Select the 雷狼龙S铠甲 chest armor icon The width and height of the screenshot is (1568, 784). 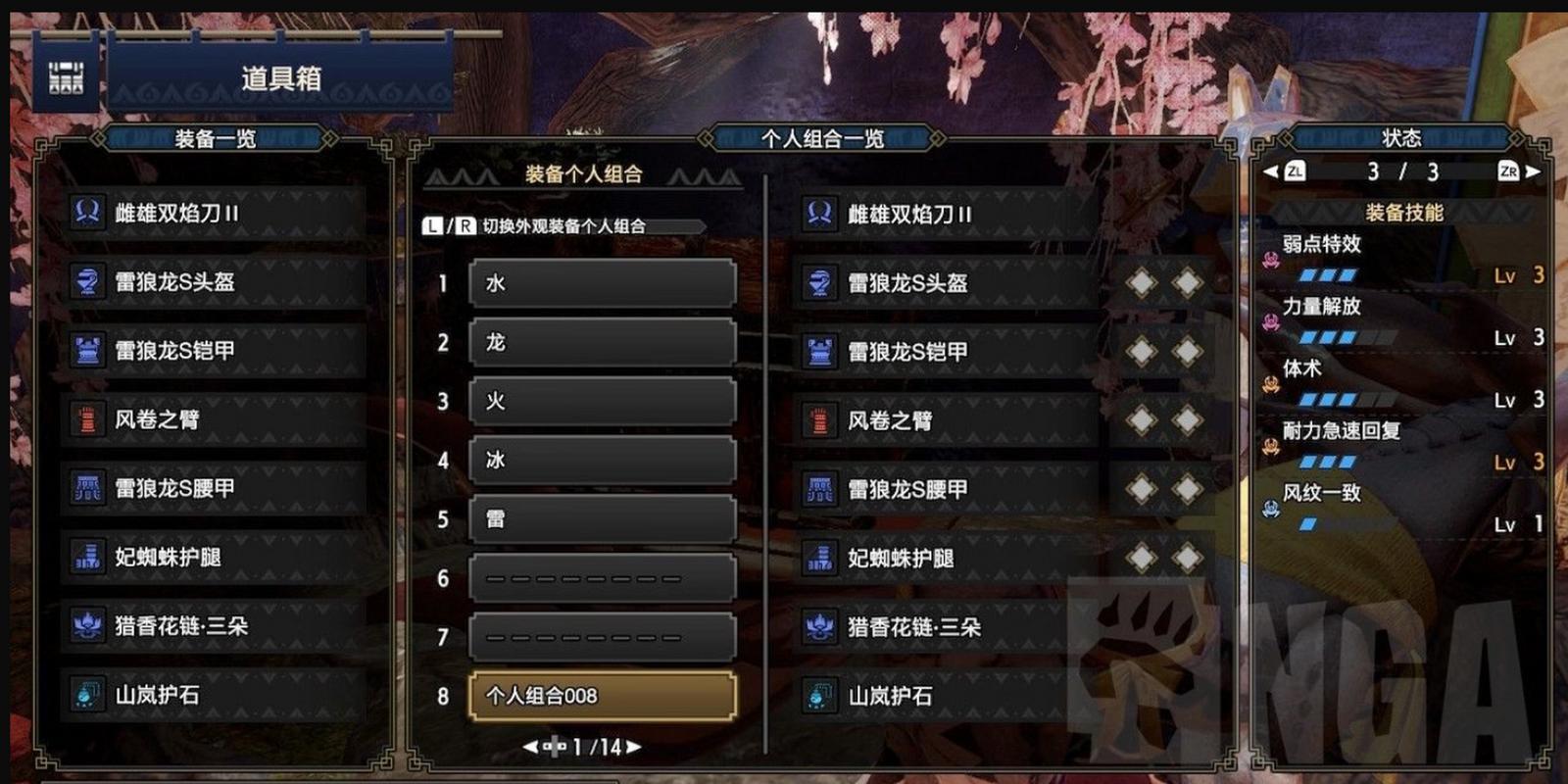(x=88, y=349)
